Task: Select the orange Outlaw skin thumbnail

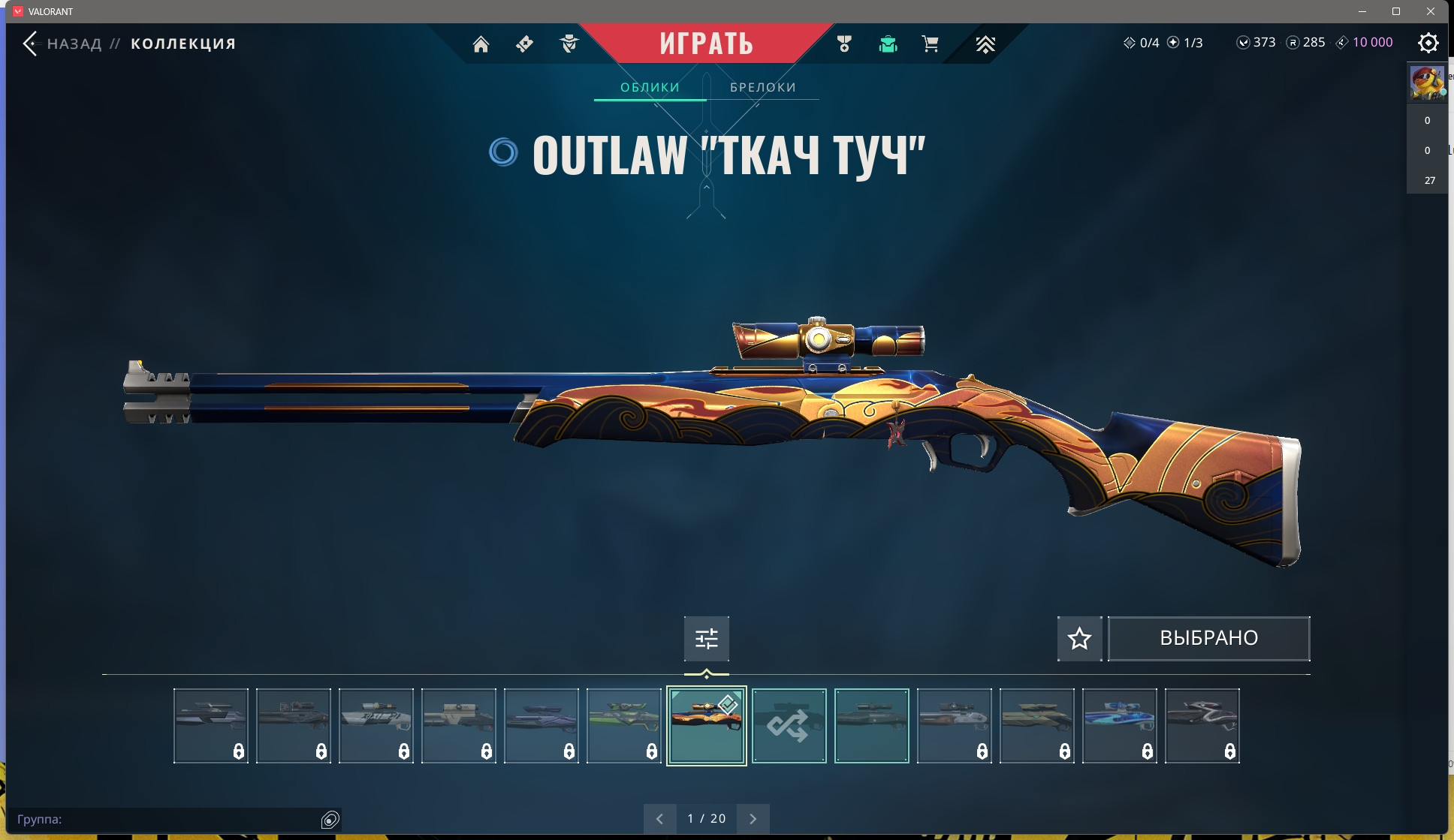Action: point(706,726)
